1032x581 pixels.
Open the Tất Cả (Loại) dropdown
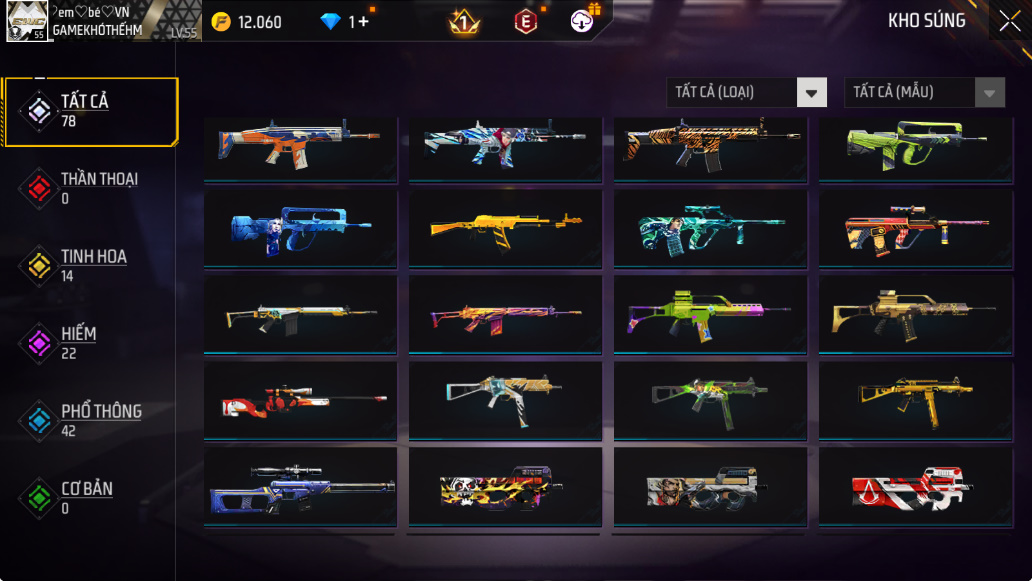point(747,93)
